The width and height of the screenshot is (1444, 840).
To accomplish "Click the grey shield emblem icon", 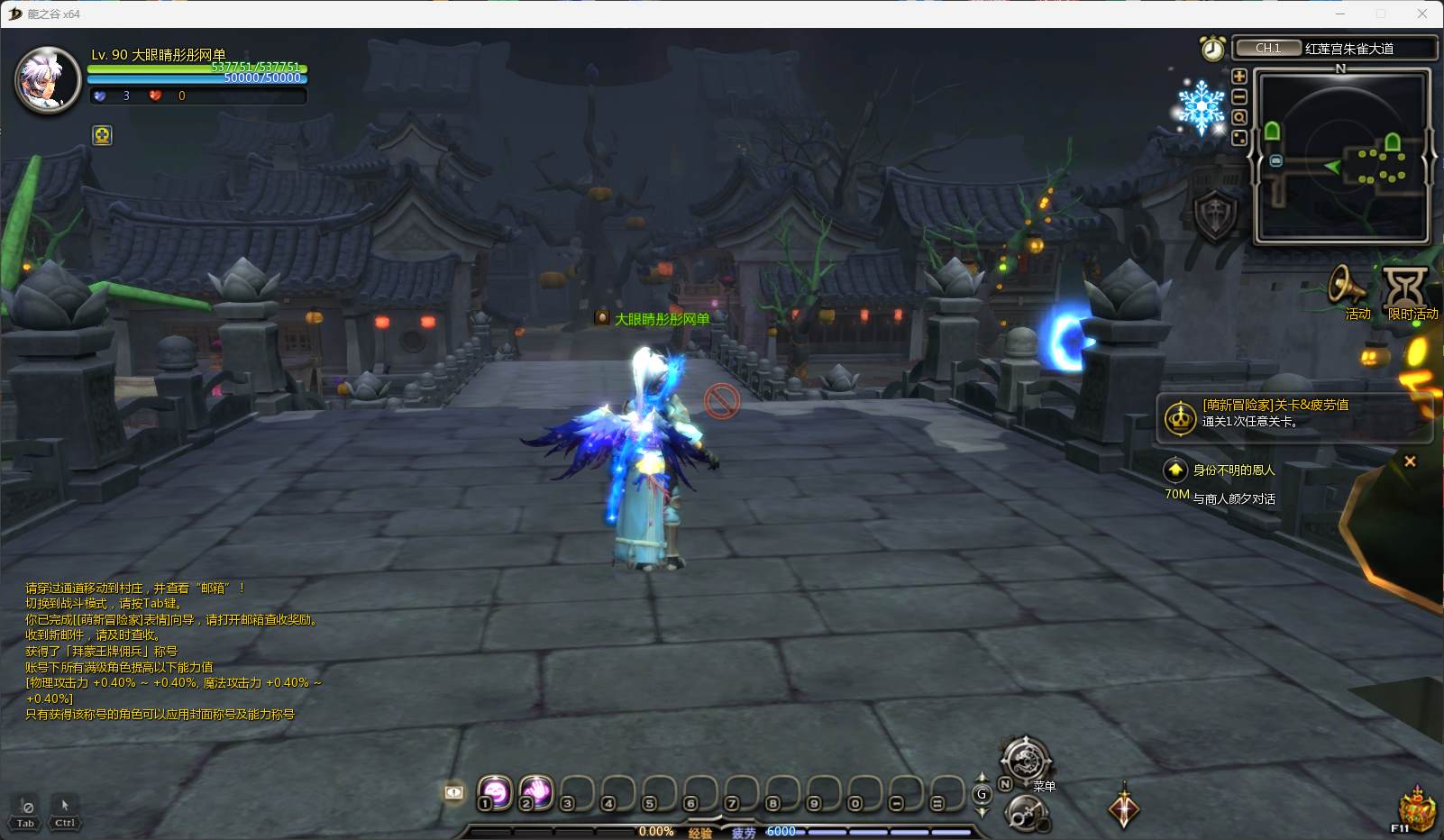I will [1214, 216].
